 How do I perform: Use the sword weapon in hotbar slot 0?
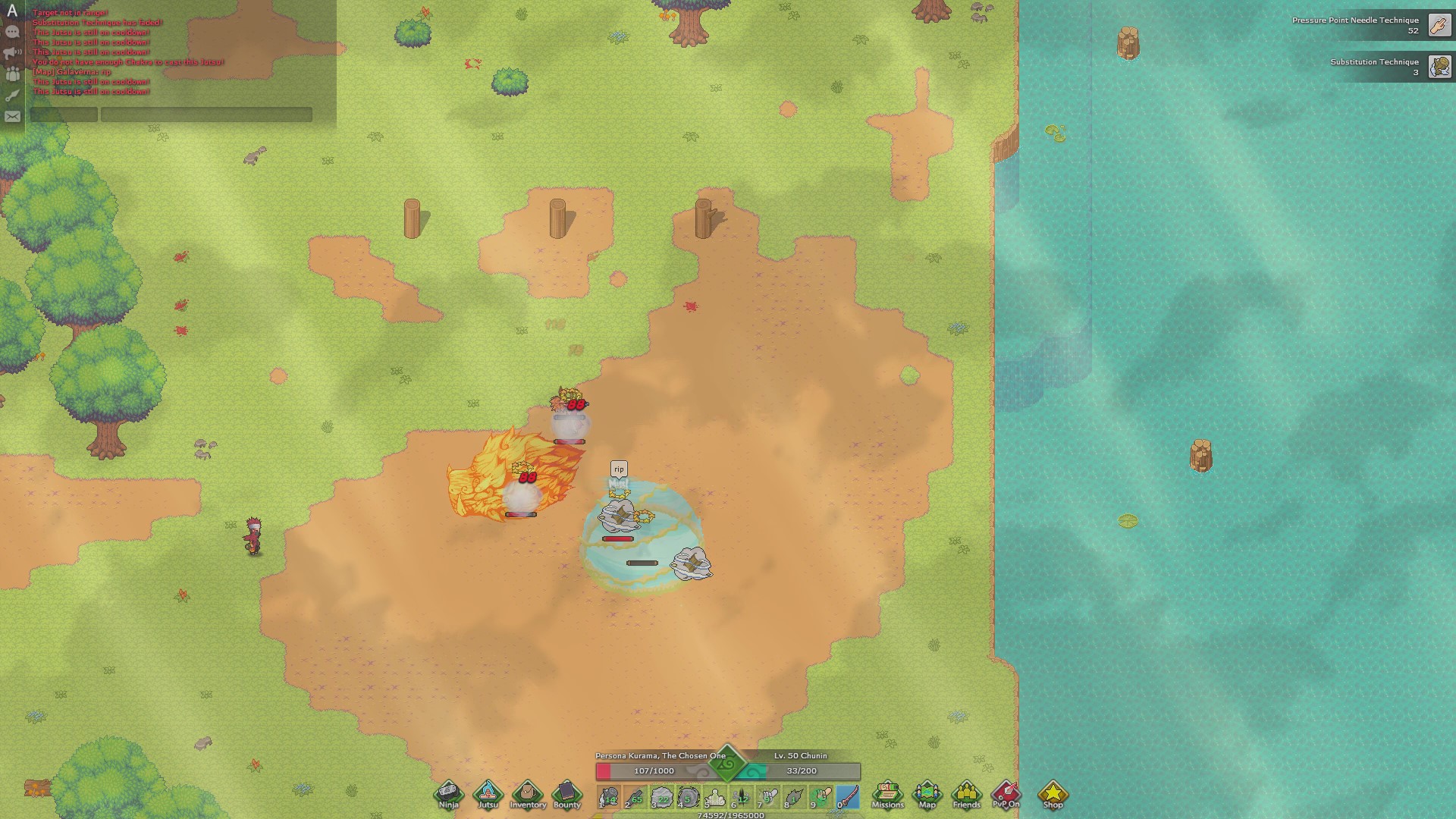click(x=847, y=797)
